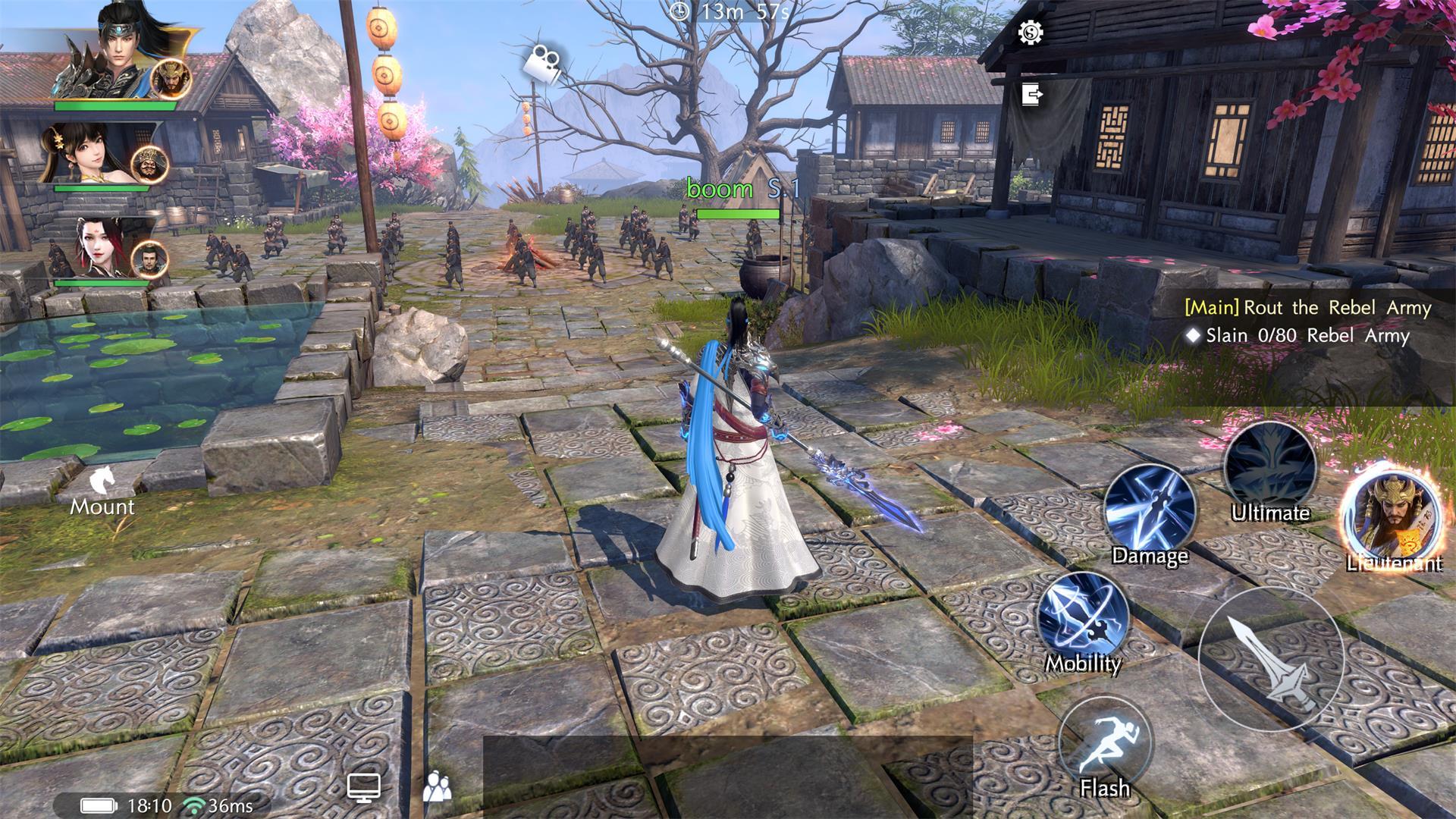Image resolution: width=1456 pixels, height=819 pixels.
Task: Open the [Main] Rout the Rebel Army quest
Action: click(x=1308, y=308)
